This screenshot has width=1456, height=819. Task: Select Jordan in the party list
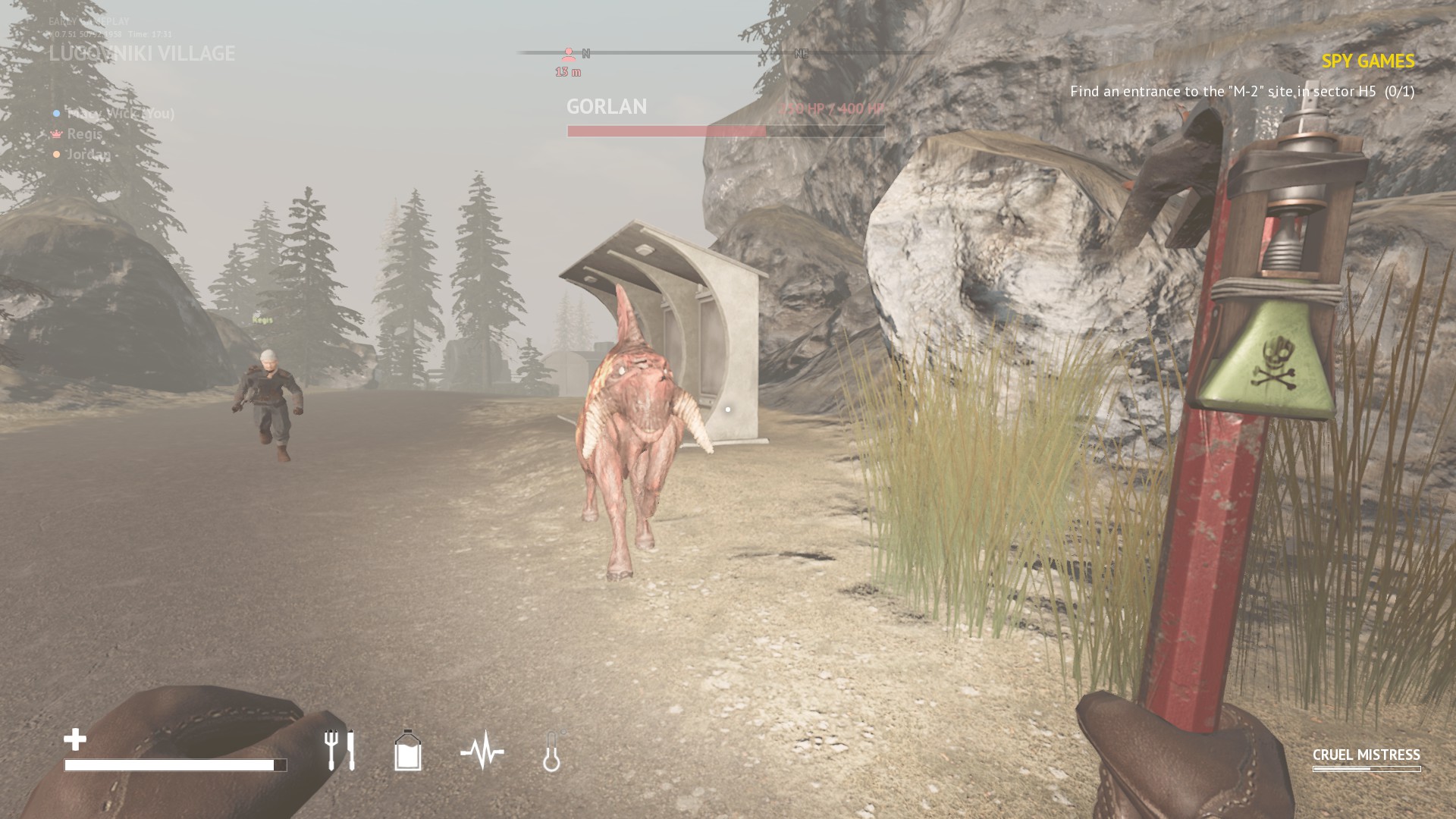click(x=88, y=155)
